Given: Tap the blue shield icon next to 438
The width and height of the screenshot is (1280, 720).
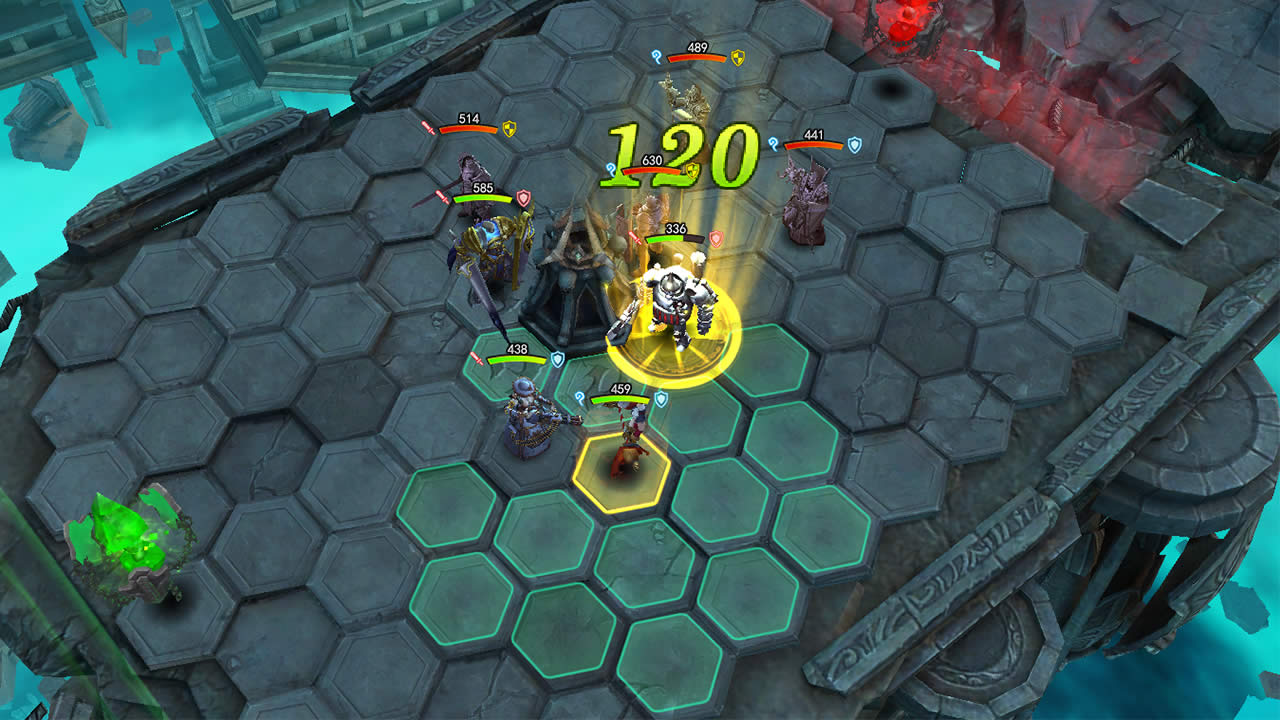Looking at the screenshot, I should [558, 358].
